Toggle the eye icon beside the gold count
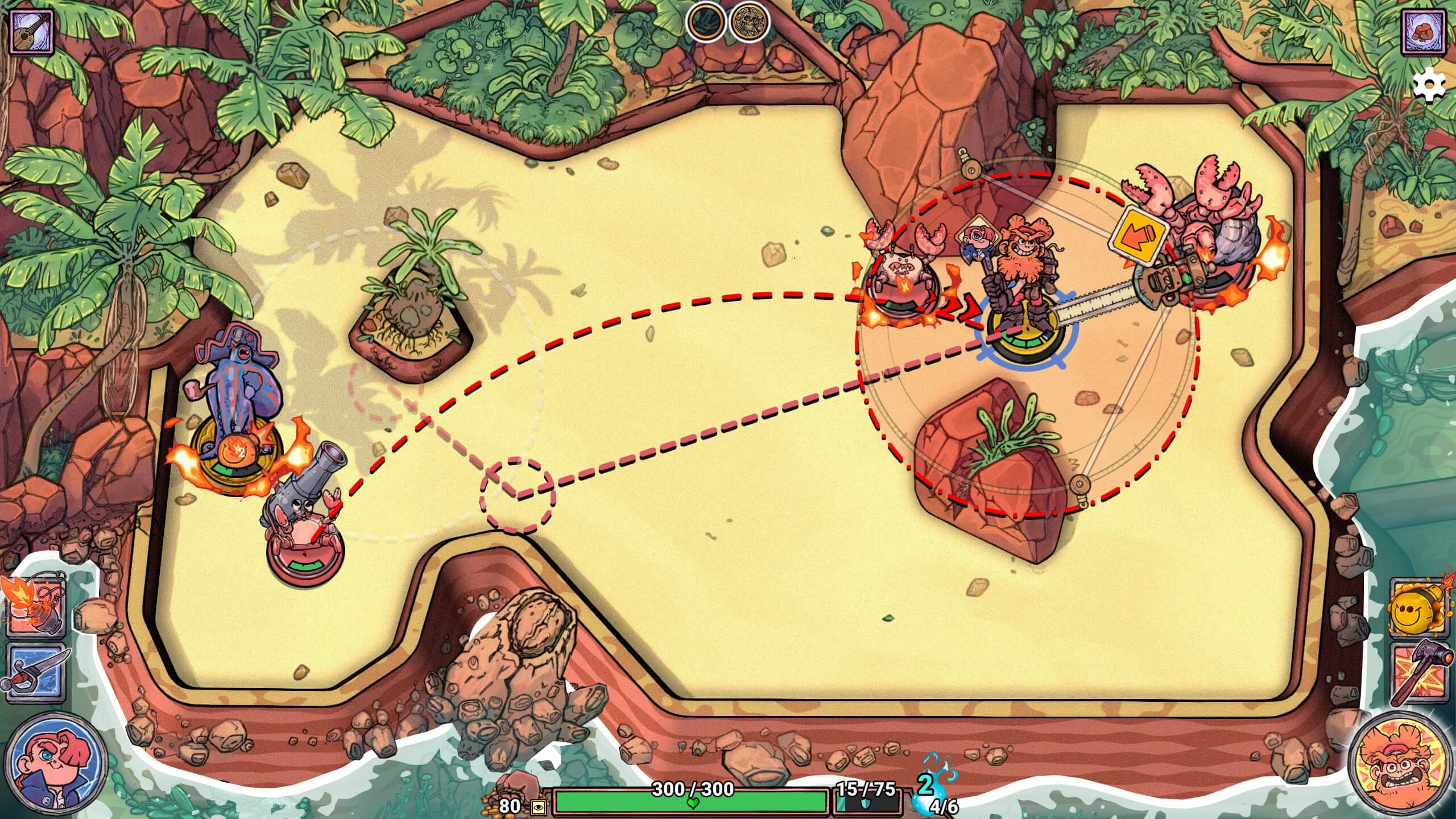1456x819 pixels. click(537, 807)
